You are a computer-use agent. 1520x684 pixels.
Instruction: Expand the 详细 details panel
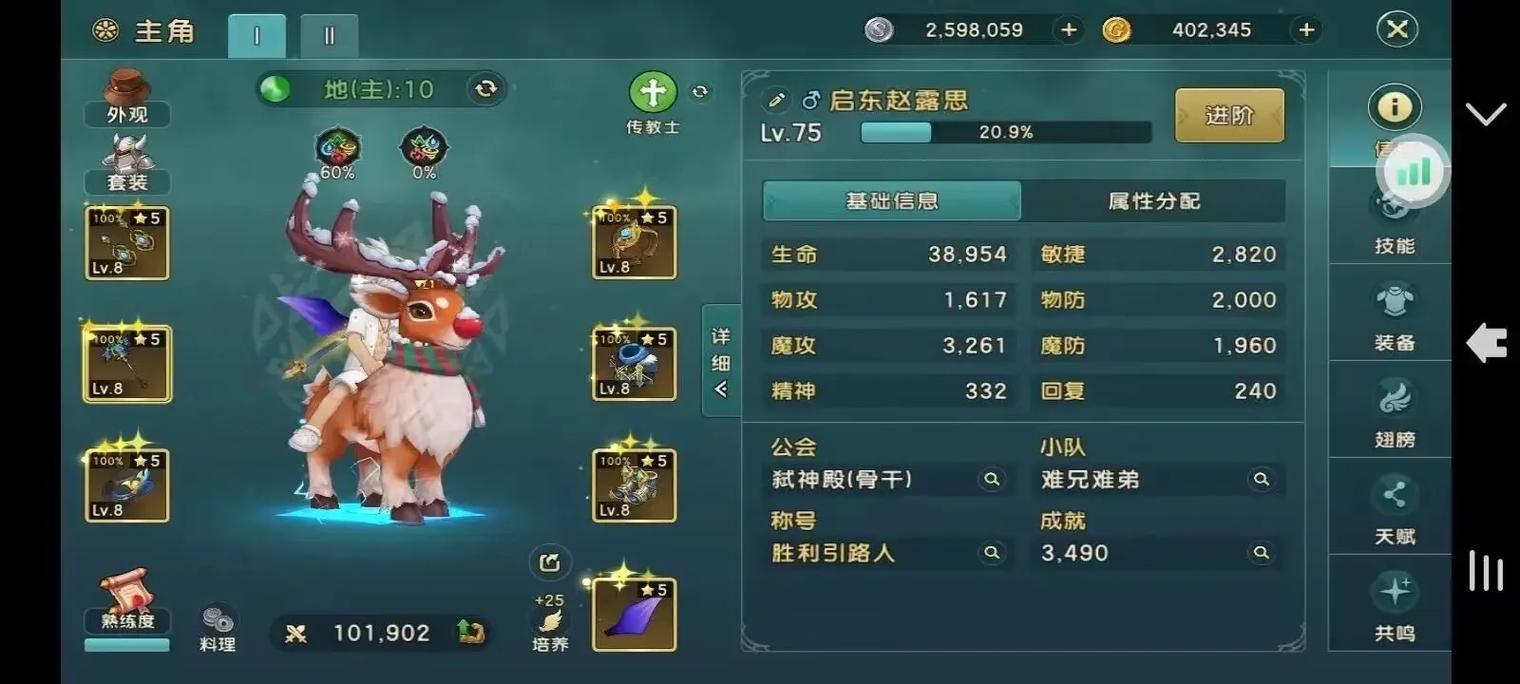click(x=721, y=361)
